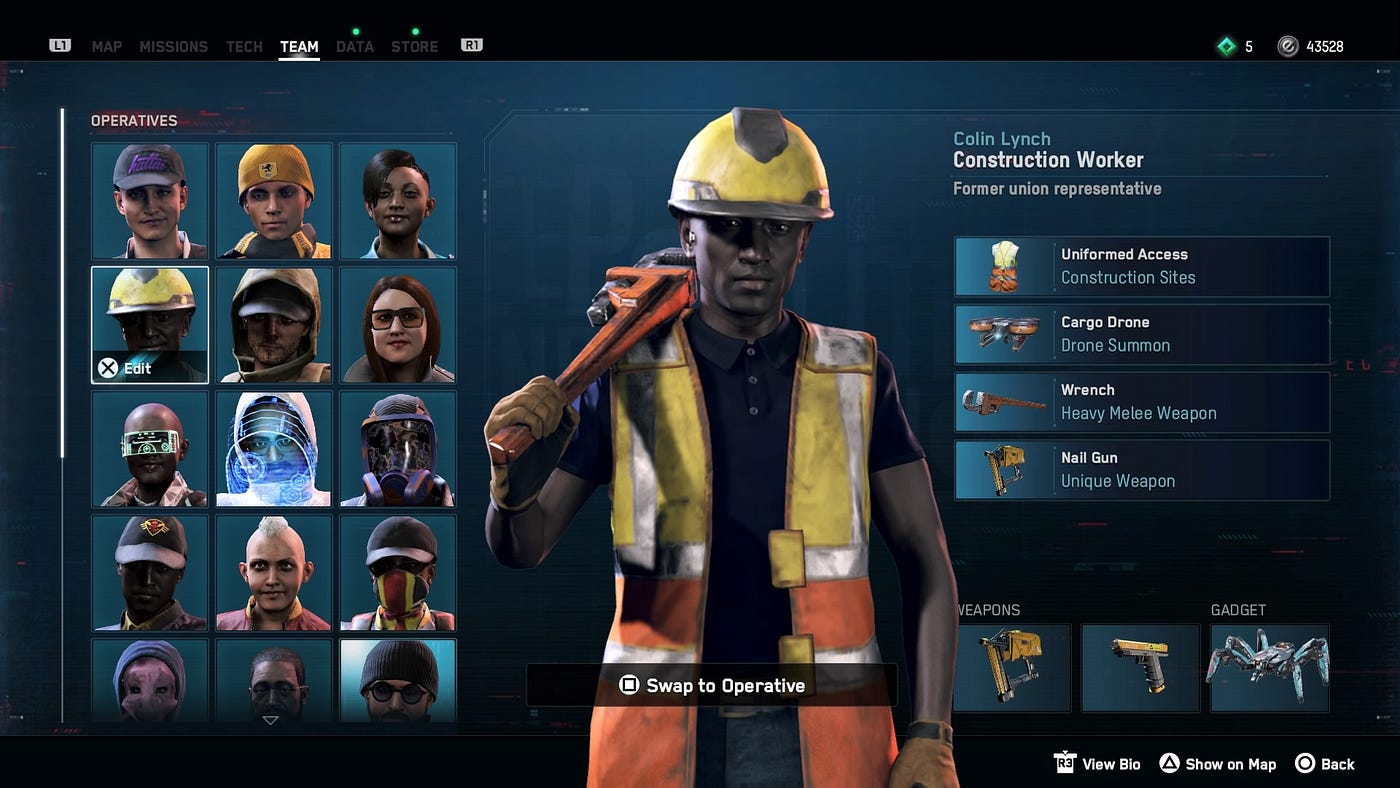Screen dimensions: 1400x788
Task: Choose the woman with glasses and brown hair
Action: point(398,325)
